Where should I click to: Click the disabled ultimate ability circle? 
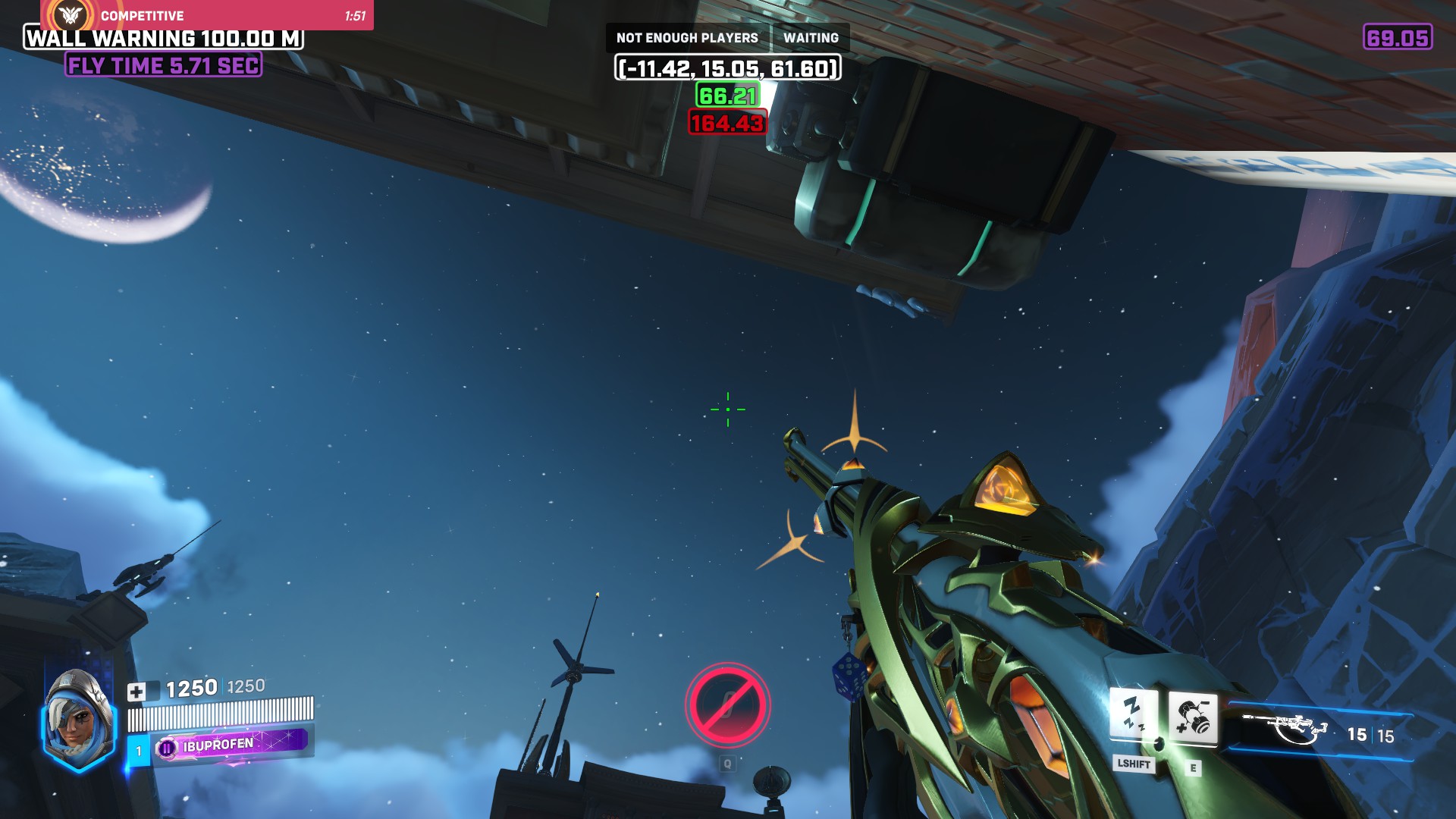tap(727, 705)
